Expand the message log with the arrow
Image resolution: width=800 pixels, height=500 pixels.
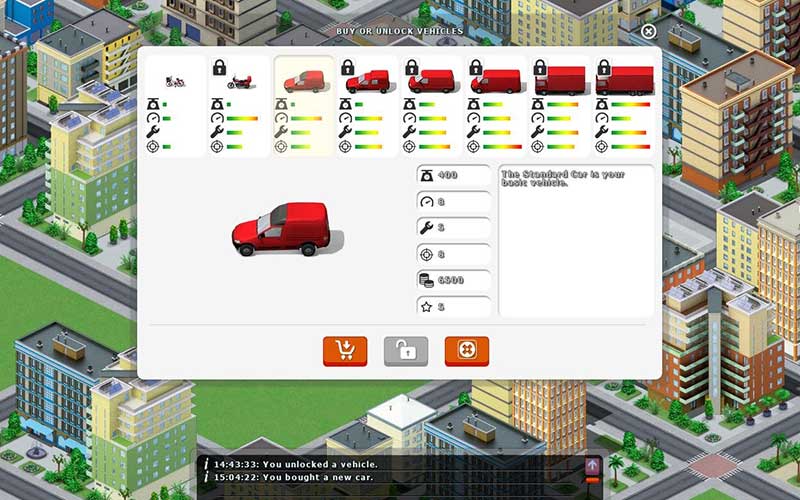592,465
